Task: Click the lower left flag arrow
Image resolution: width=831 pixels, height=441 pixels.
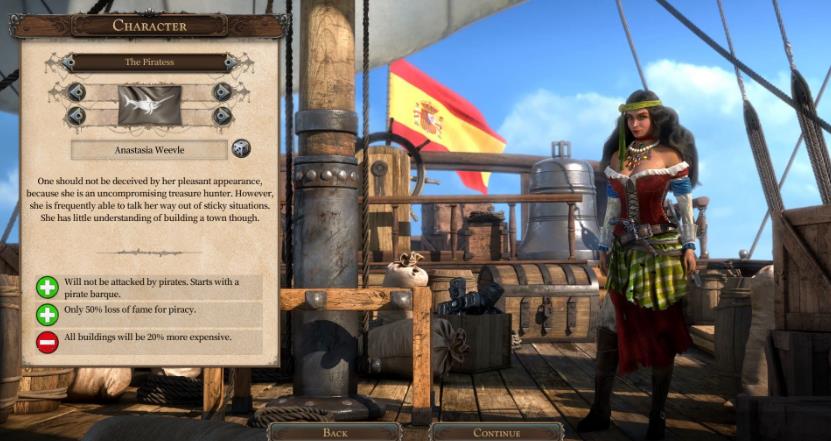Action: pyautogui.click(x=77, y=116)
